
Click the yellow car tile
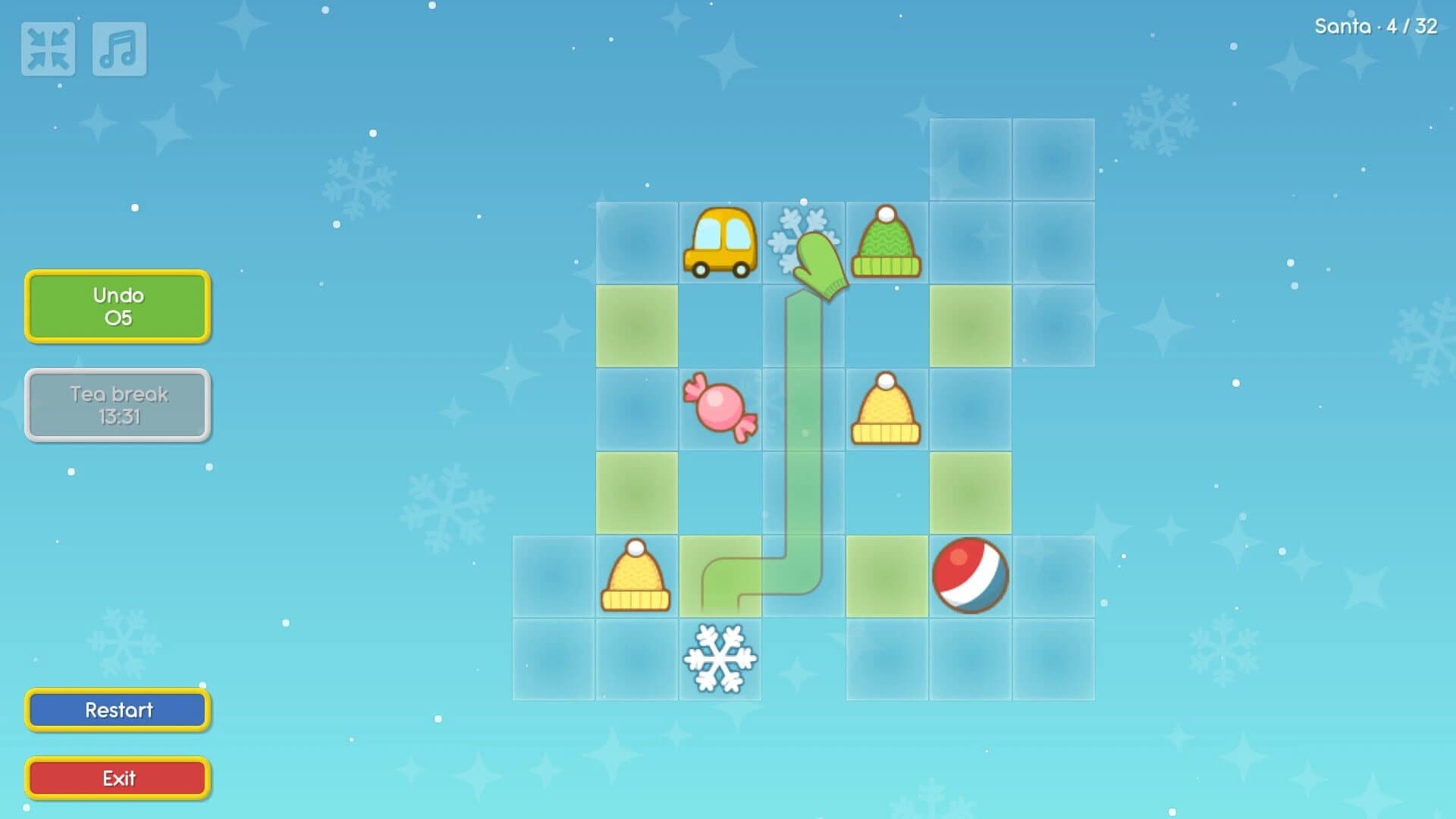click(x=720, y=243)
